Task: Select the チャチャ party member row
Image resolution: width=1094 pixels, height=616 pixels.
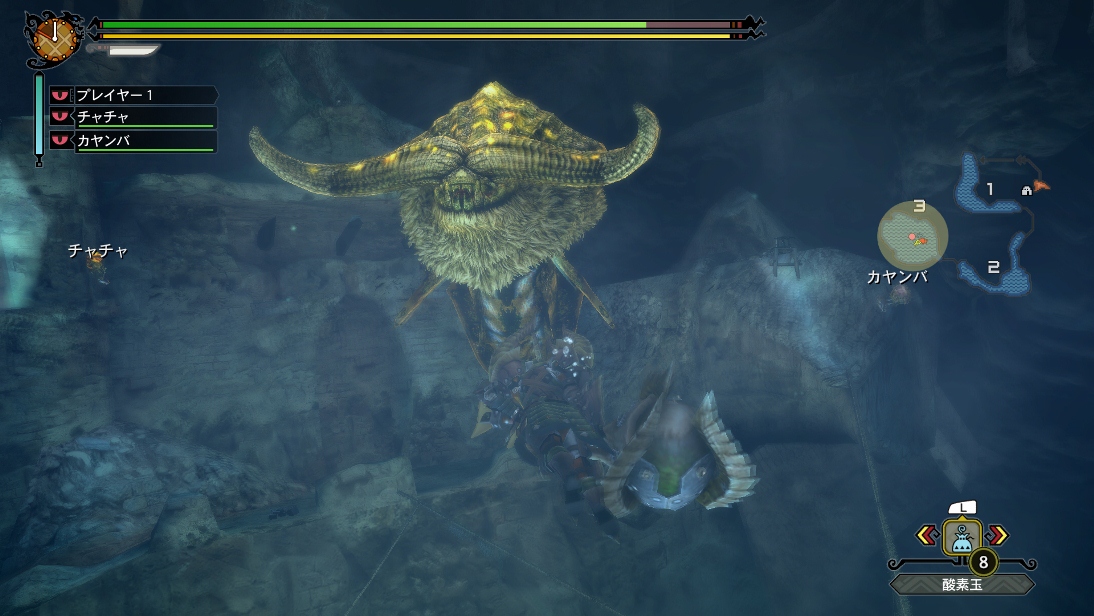Action: point(133,118)
